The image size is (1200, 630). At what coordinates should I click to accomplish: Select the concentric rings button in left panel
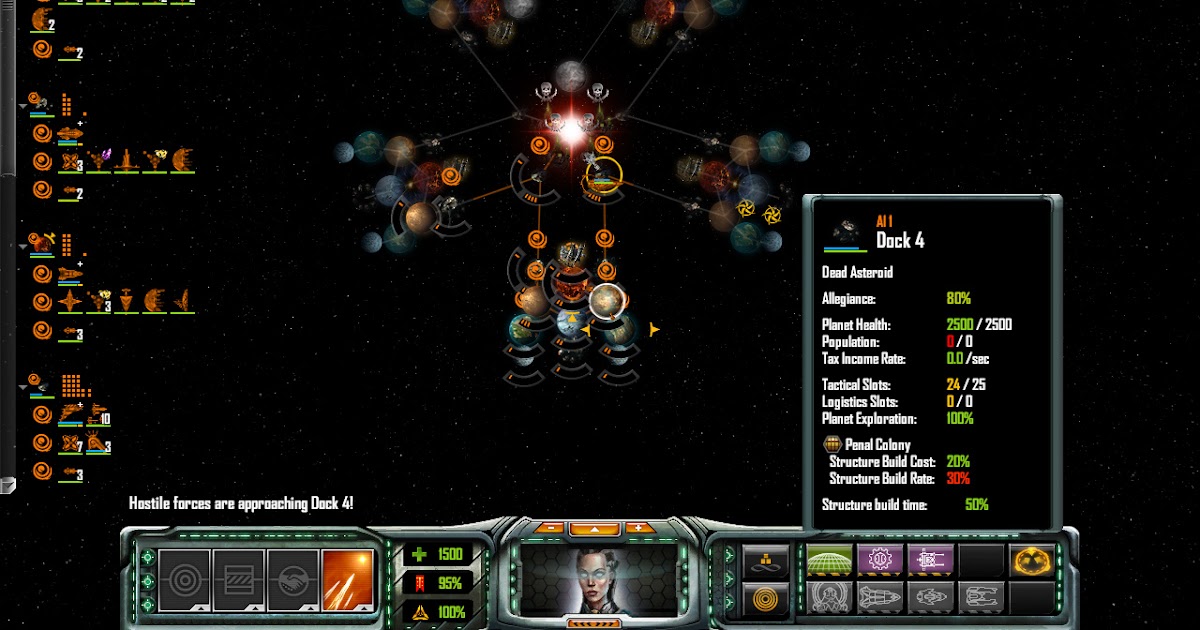click(185, 579)
